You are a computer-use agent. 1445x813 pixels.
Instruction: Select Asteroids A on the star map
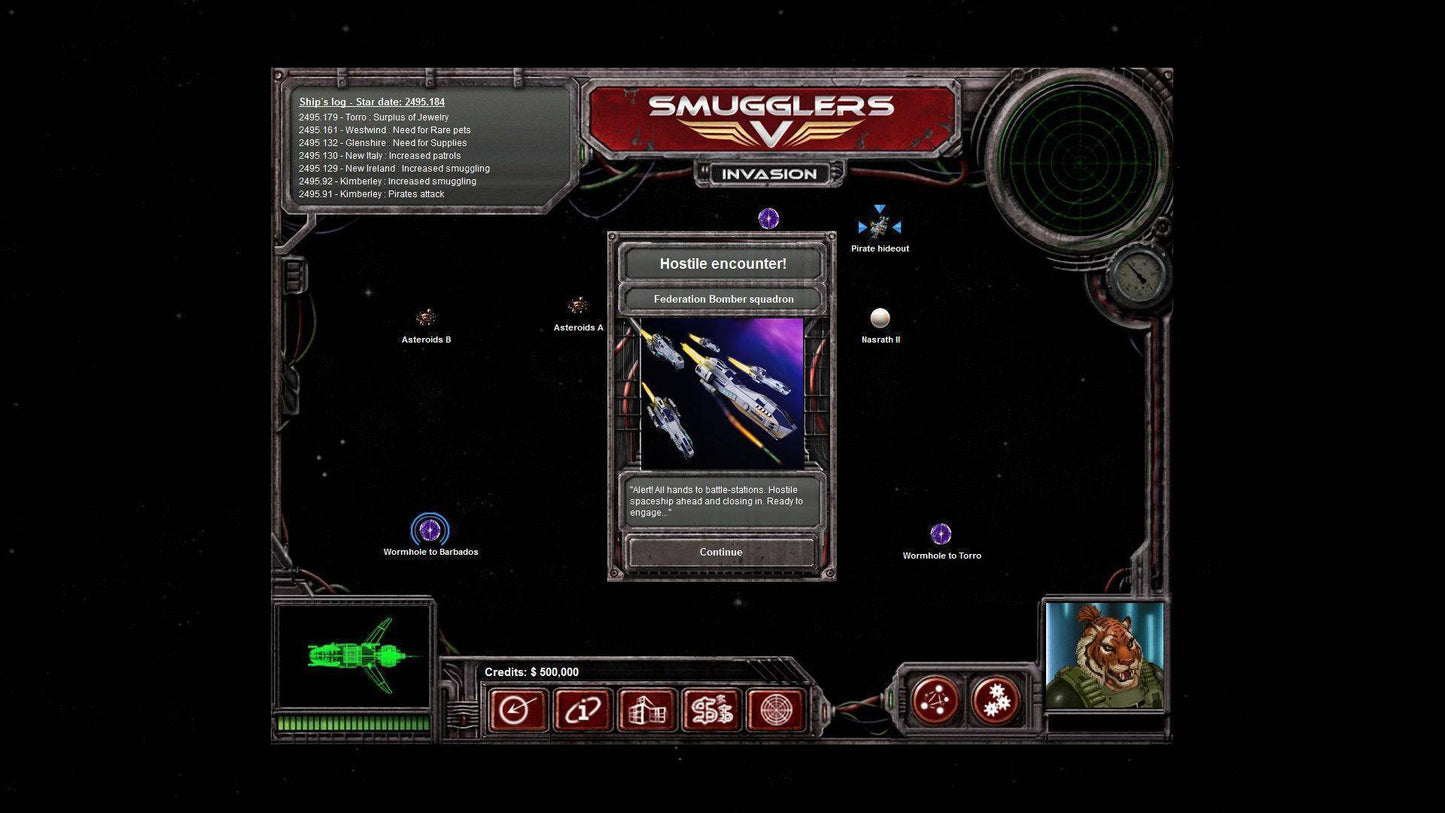point(578,306)
